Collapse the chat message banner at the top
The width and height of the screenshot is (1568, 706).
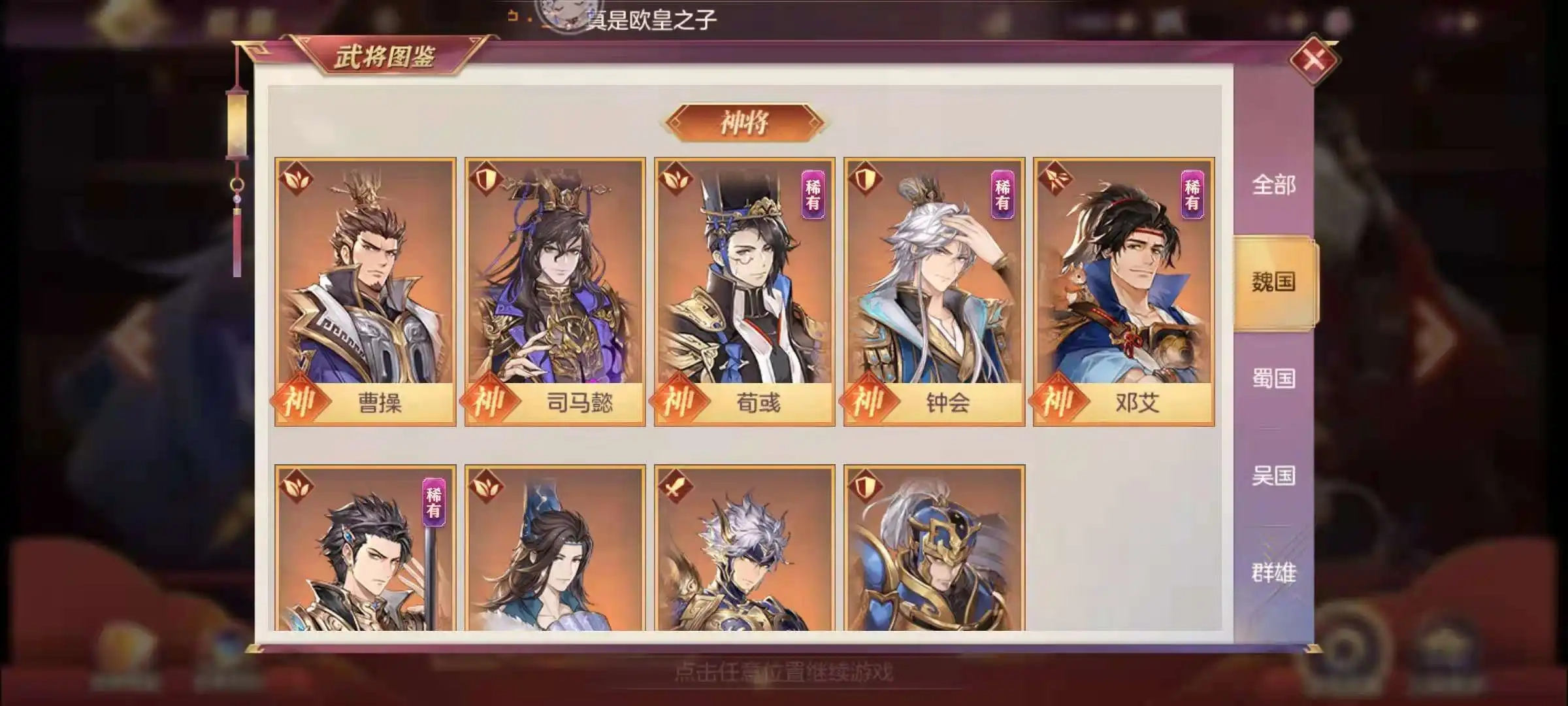(x=647, y=19)
